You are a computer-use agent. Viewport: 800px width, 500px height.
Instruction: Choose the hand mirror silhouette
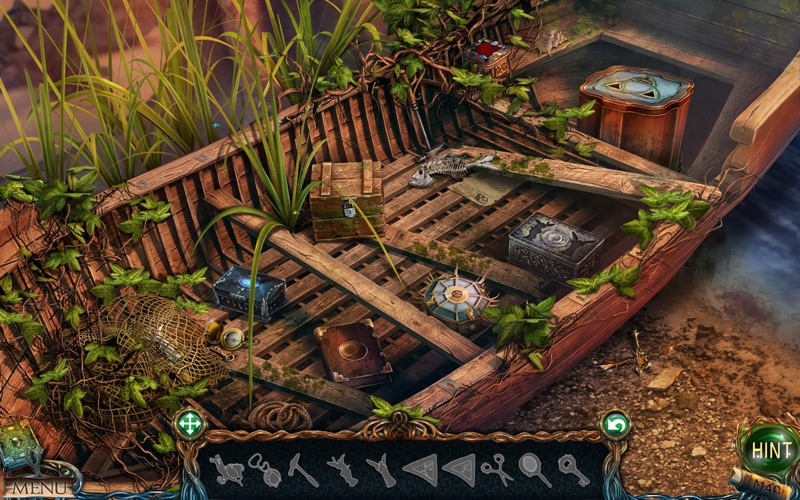534,468
